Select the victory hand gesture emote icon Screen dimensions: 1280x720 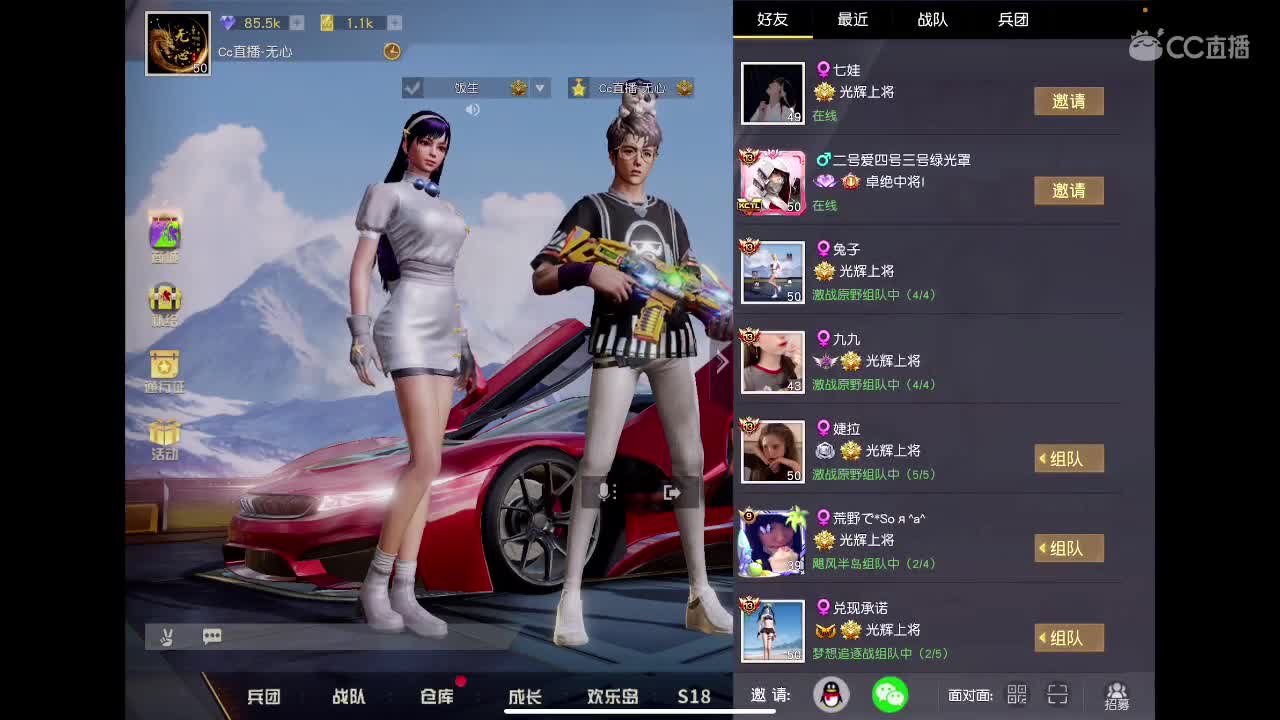tap(167, 636)
